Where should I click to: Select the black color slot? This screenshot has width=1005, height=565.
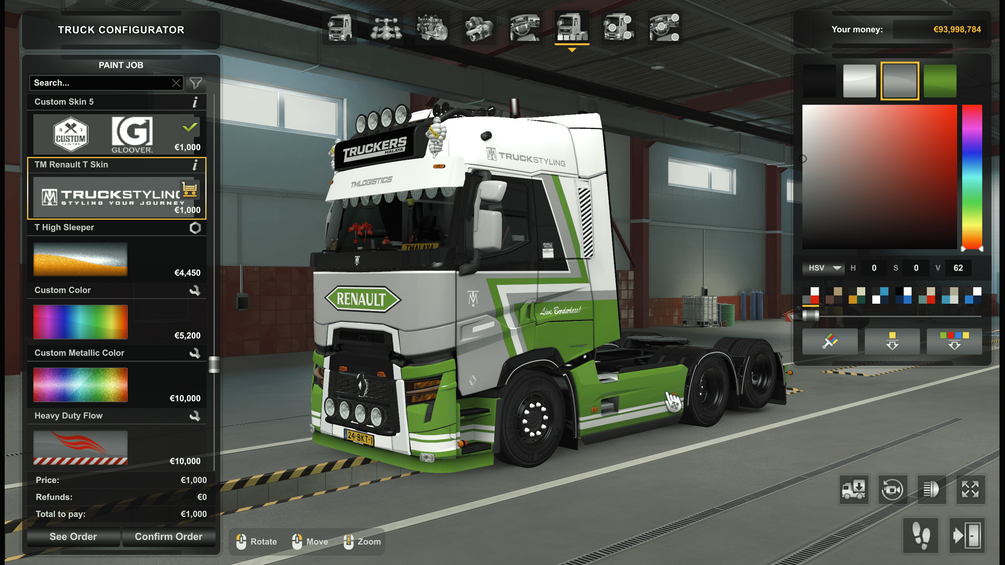point(819,81)
